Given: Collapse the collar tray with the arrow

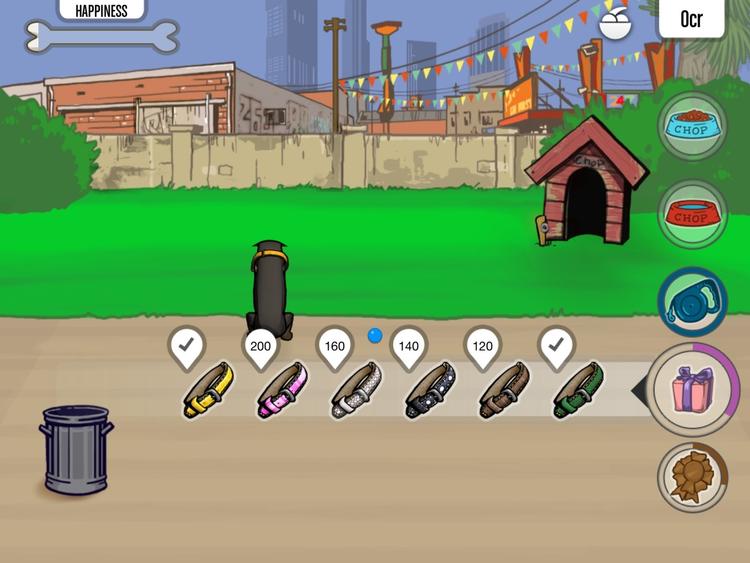Looking at the screenshot, I should point(639,392).
